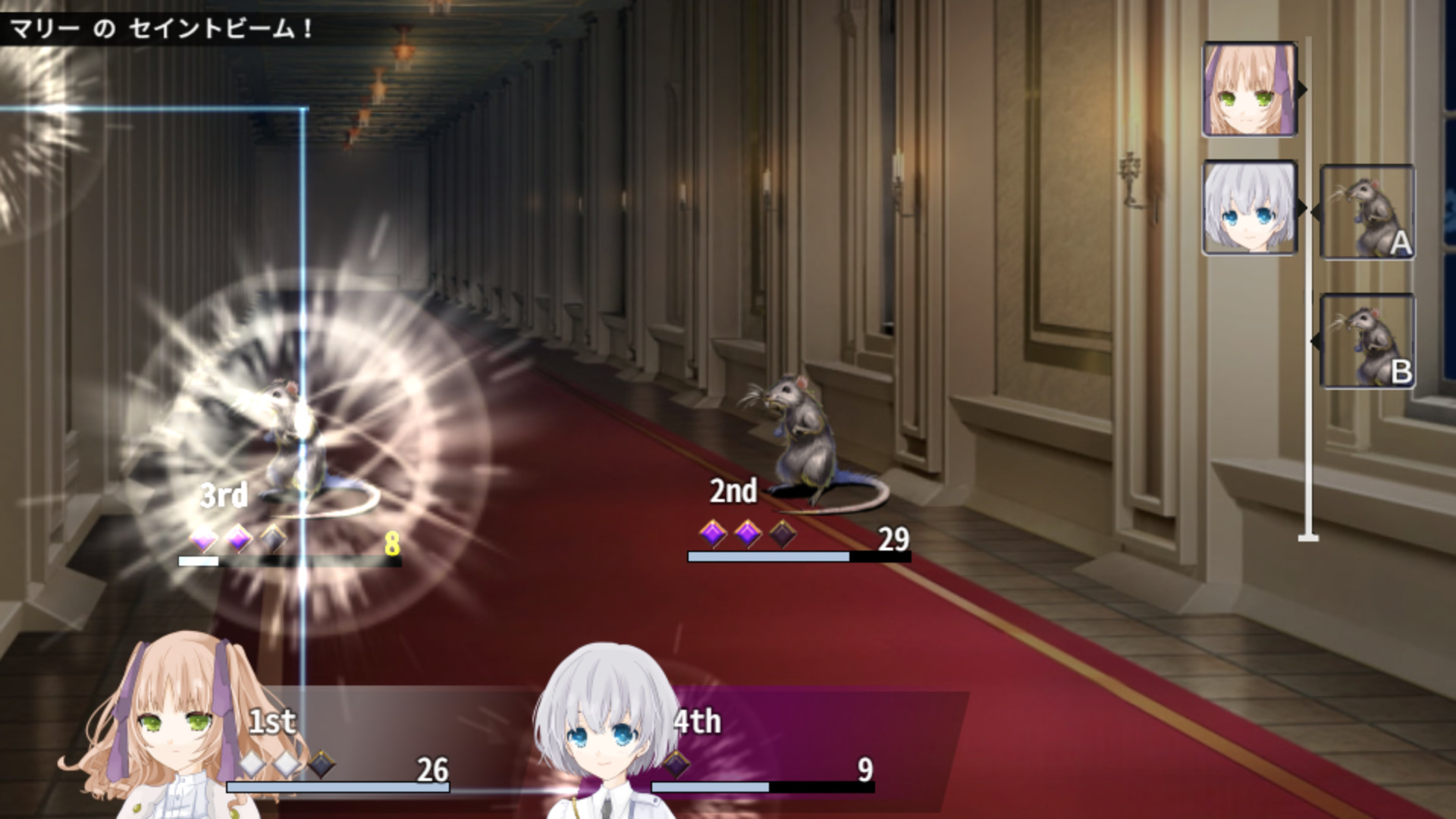Select the 3rd turn label on the glowing rat
1456x819 pixels.
224,496
